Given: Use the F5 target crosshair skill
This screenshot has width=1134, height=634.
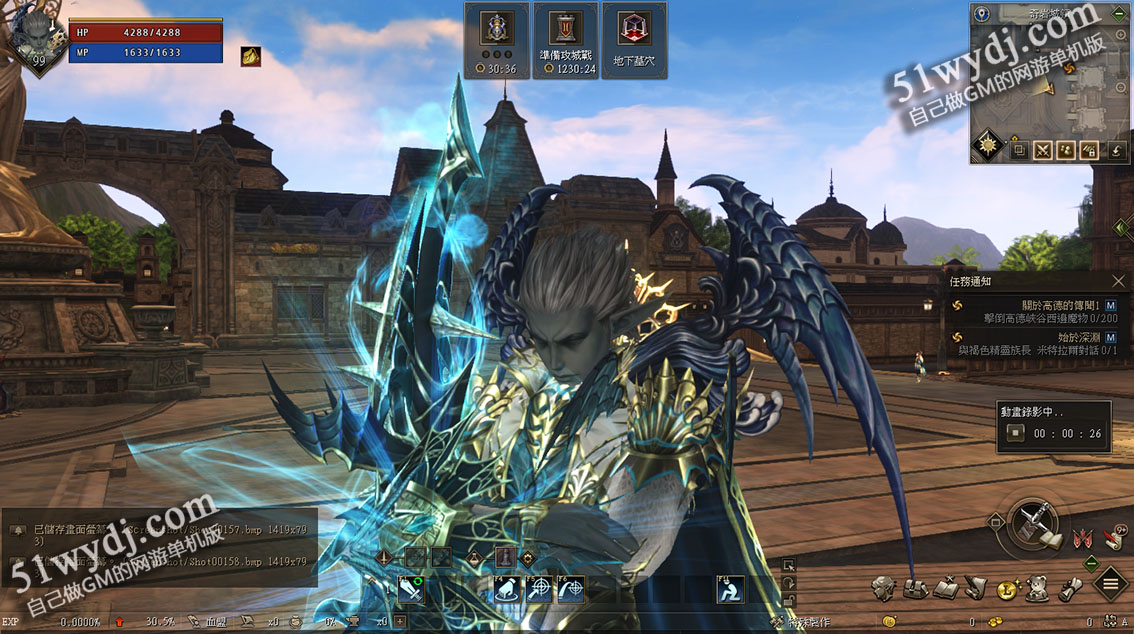Looking at the screenshot, I should pyautogui.click(x=539, y=591).
